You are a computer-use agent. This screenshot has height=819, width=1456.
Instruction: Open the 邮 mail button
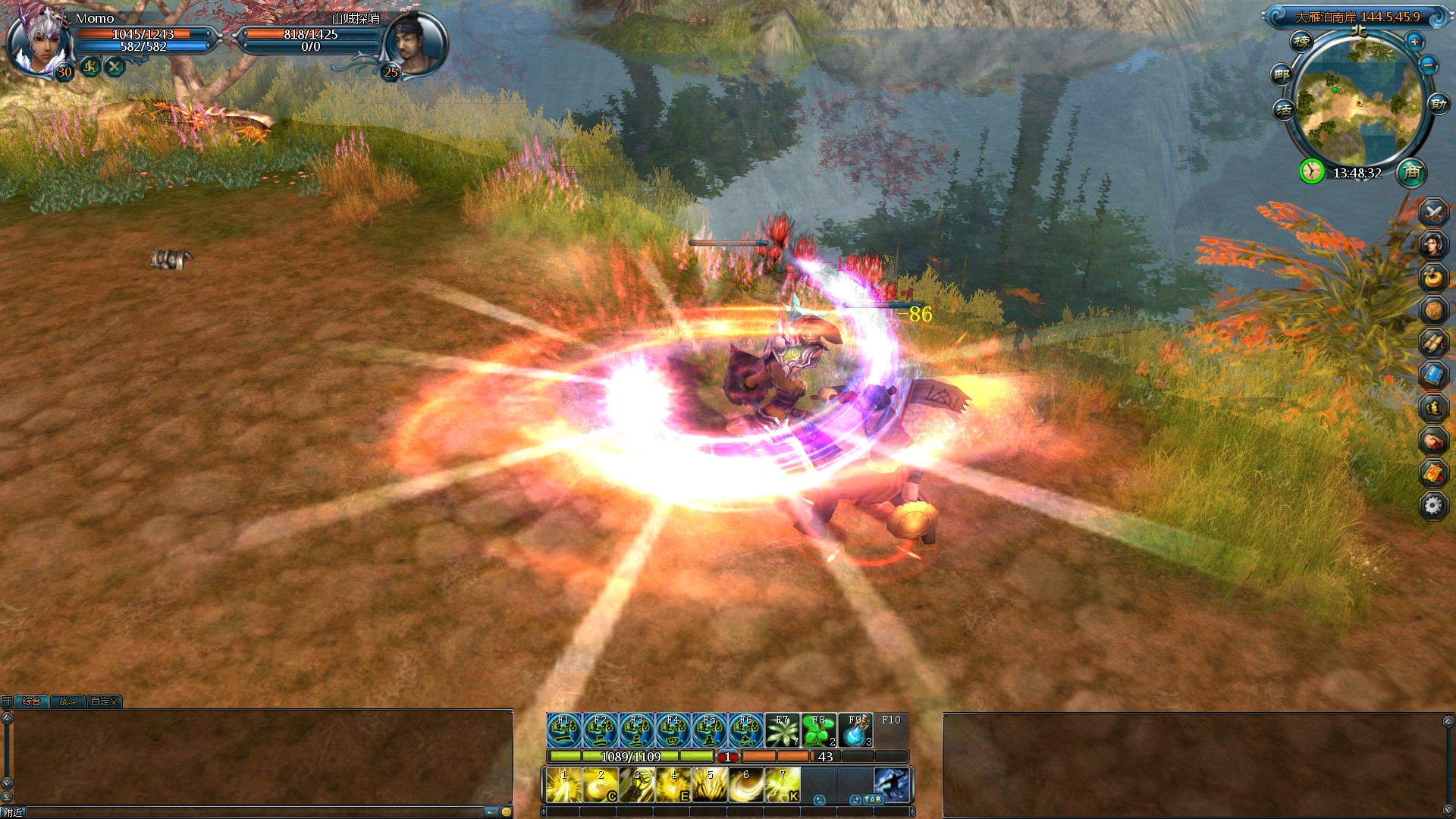(1282, 74)
